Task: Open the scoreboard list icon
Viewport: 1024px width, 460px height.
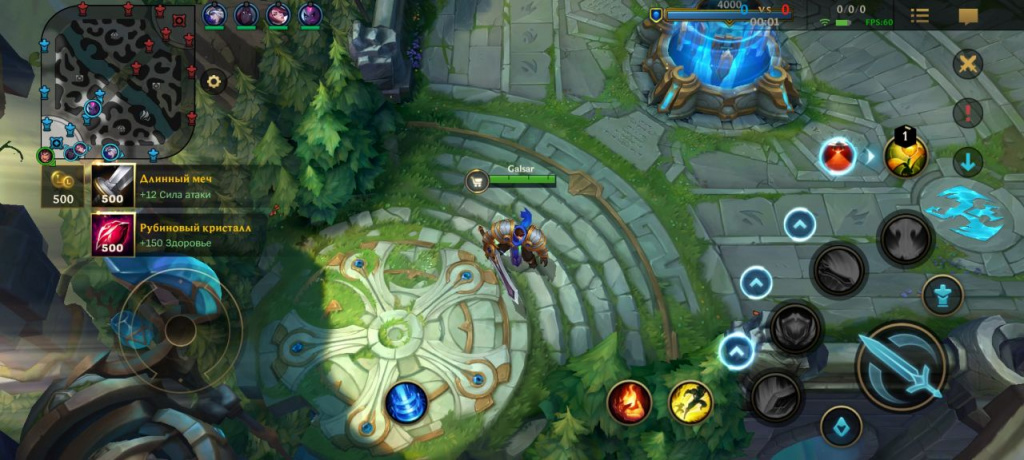Action: pyautogui.click(x=919, y=15)
